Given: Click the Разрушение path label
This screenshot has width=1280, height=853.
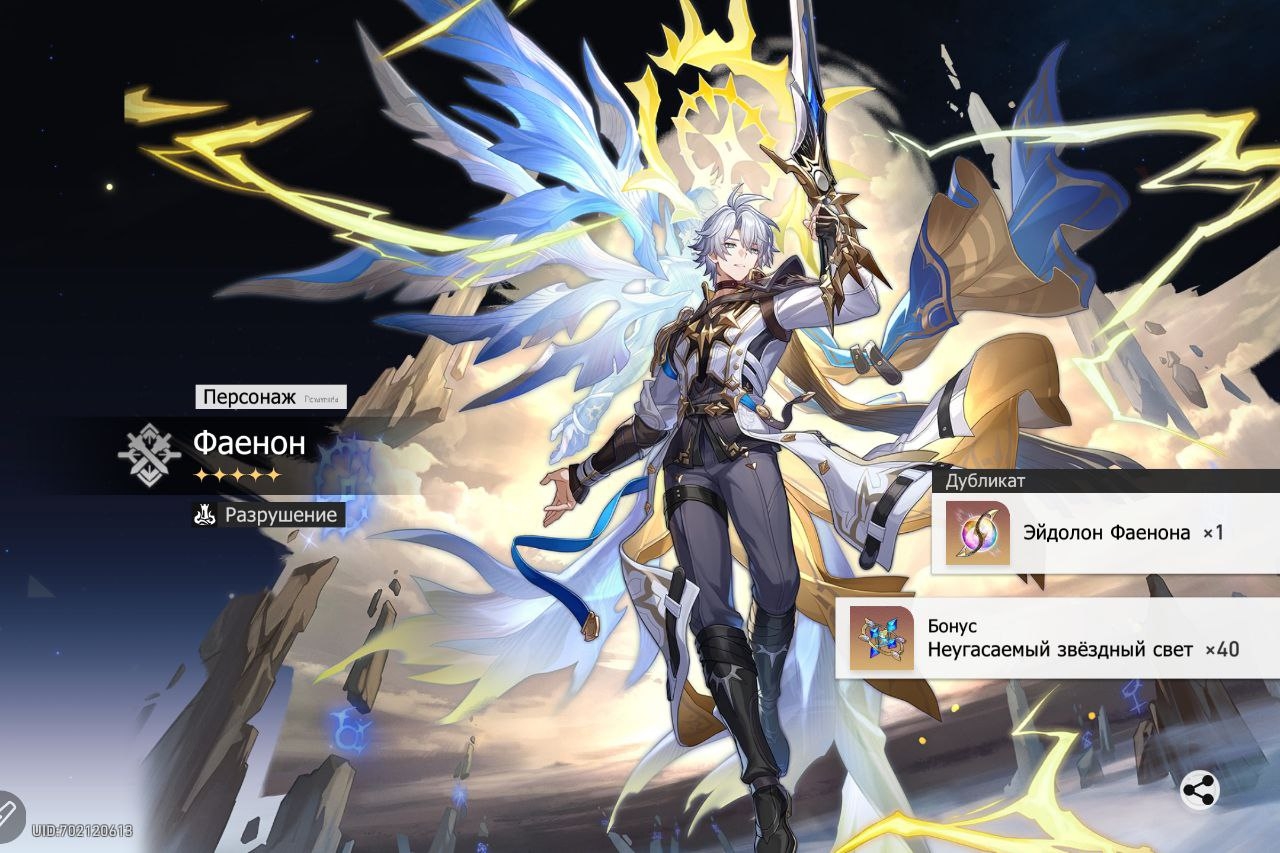Looking at the screenshot, I should [x=268, y=515].
